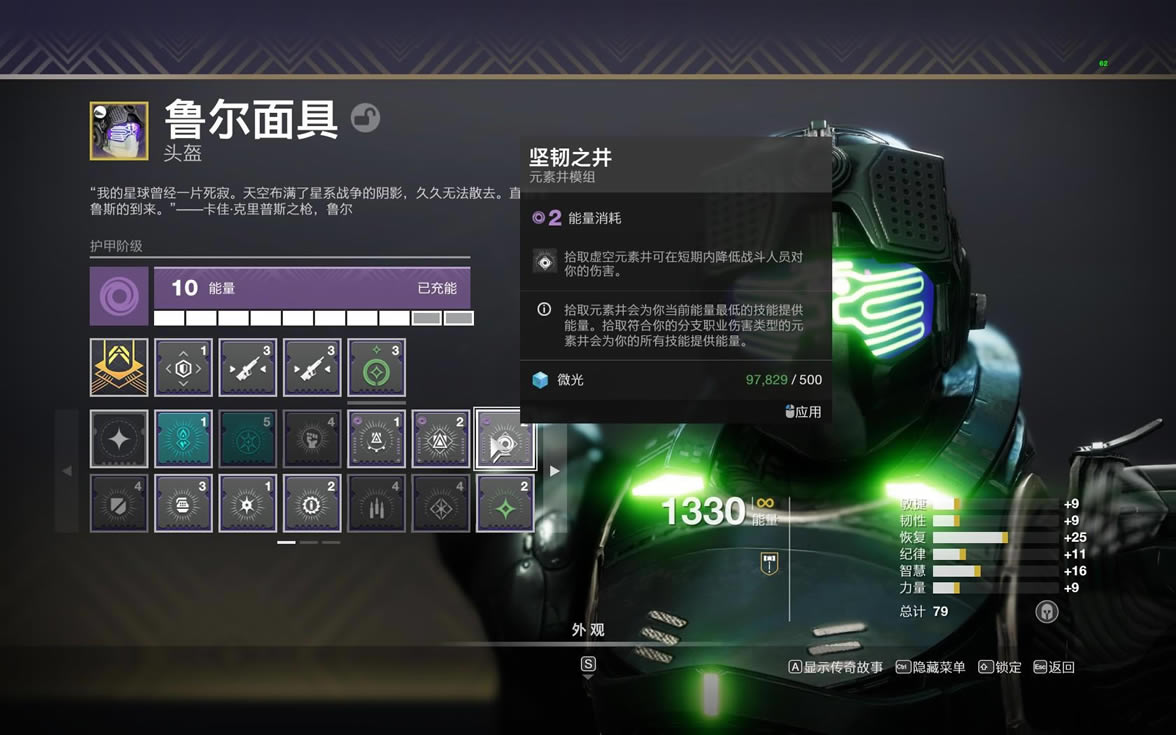Choose the empty four-point star mod socket
The image size is (1176, 735).
(119, 439)
